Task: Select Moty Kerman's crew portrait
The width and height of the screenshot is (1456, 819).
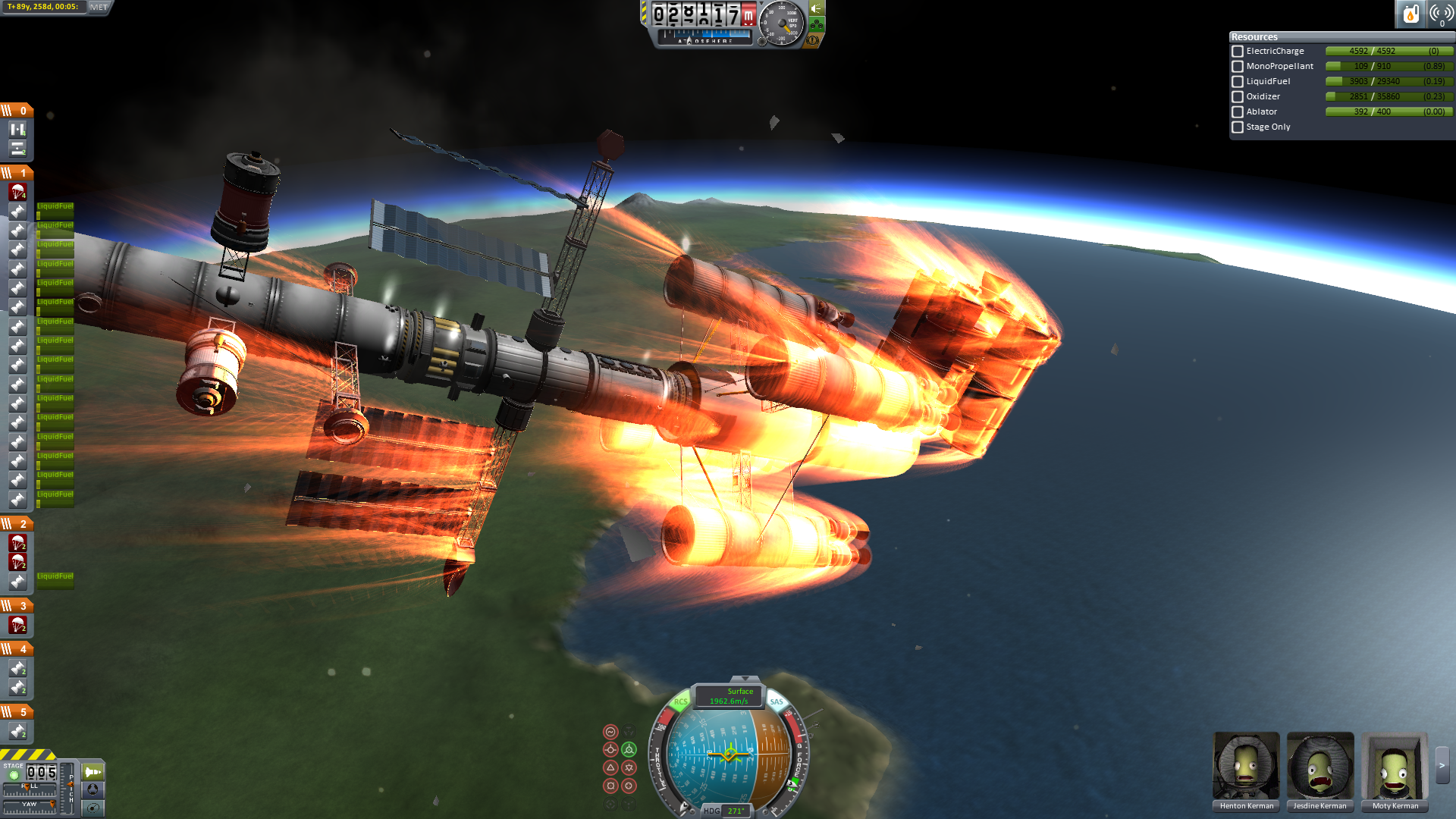Action: click(1395, 766)
